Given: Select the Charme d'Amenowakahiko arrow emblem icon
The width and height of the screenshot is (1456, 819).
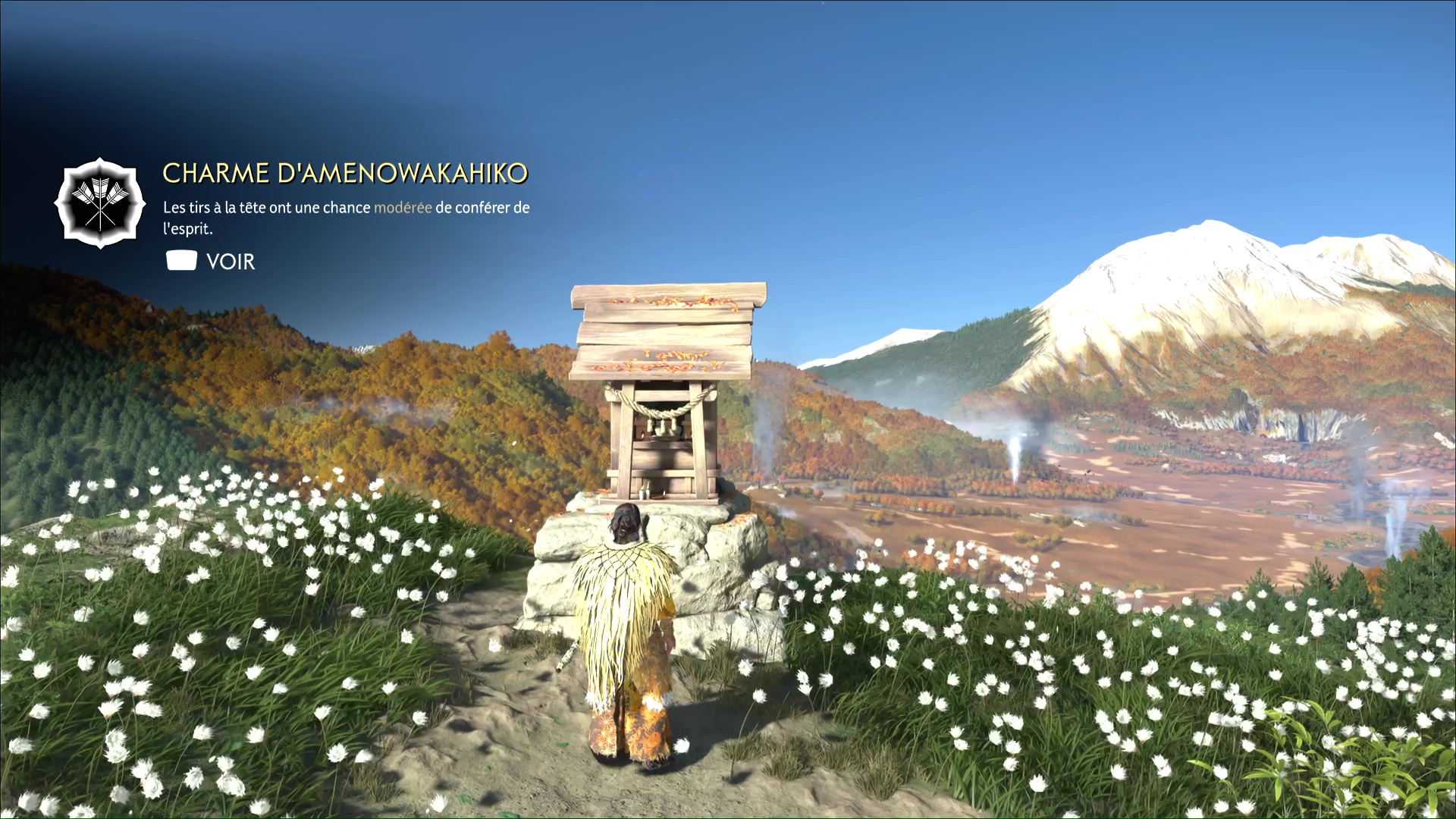Looking at the screenshot, I should pos(99,203).
